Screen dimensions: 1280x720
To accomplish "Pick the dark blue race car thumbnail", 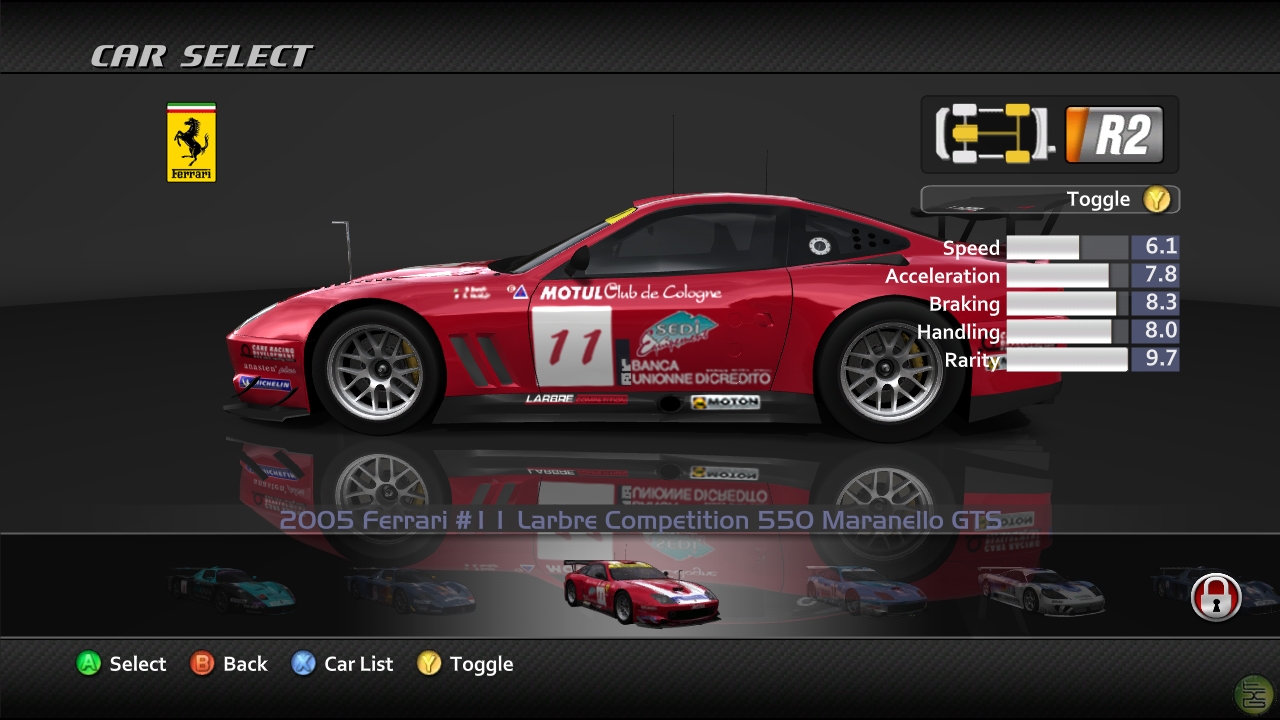I will click(408, 590).
